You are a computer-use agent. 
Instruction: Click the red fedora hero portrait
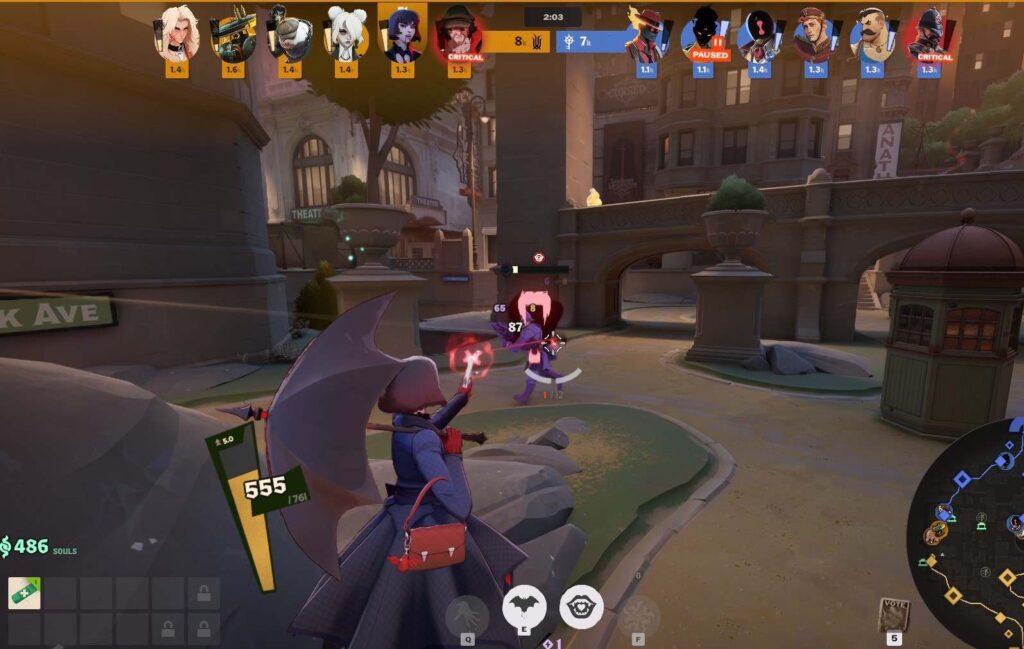pyautogui.click(x=646, y=36)
